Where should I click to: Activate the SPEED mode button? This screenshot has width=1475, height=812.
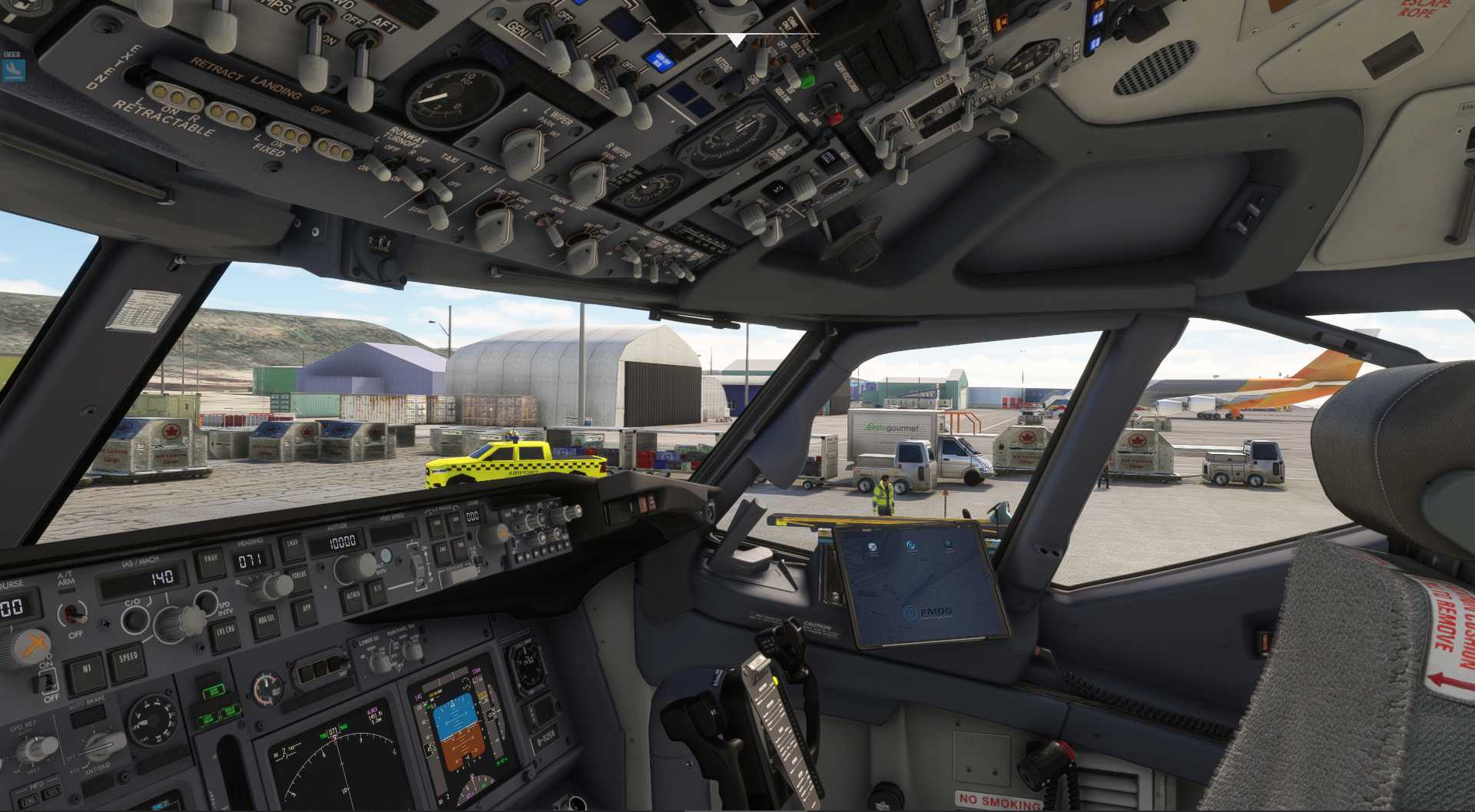(128, 659)
